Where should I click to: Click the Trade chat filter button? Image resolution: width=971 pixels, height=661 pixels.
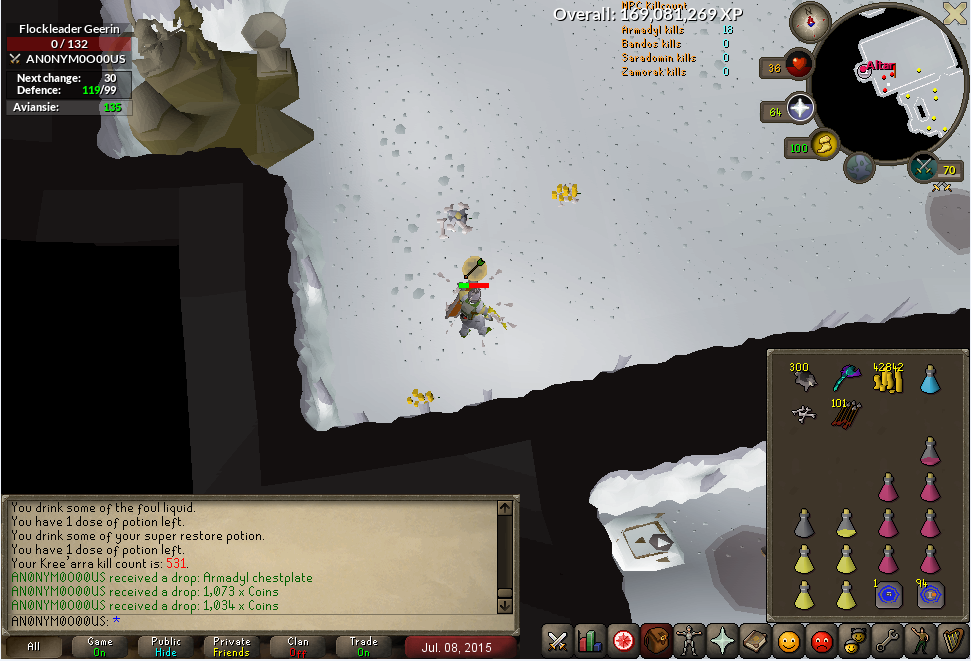[364, 647]
